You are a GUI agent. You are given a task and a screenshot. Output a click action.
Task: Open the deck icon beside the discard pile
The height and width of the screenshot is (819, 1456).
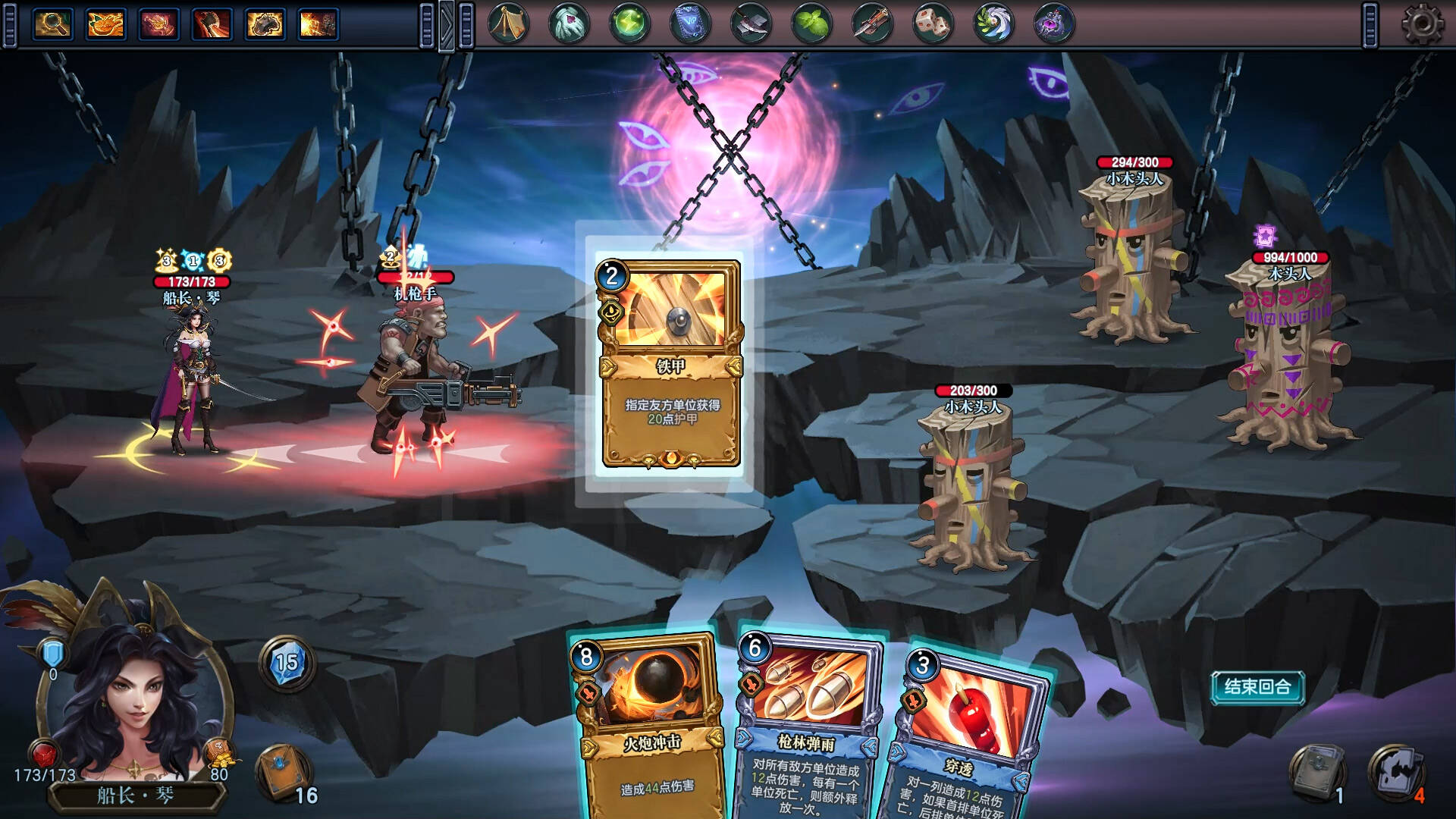point(1318,772)
